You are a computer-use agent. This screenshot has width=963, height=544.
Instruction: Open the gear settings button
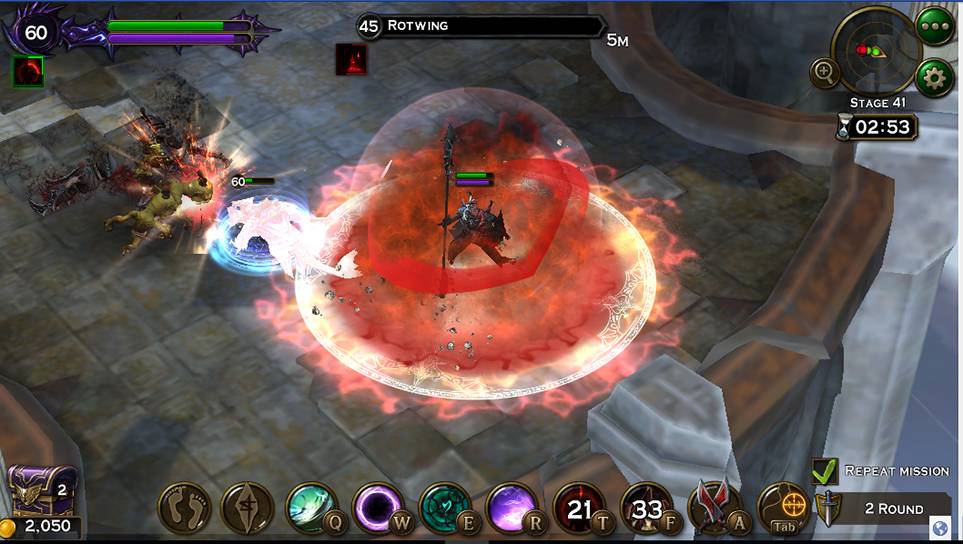coord(935,77)
